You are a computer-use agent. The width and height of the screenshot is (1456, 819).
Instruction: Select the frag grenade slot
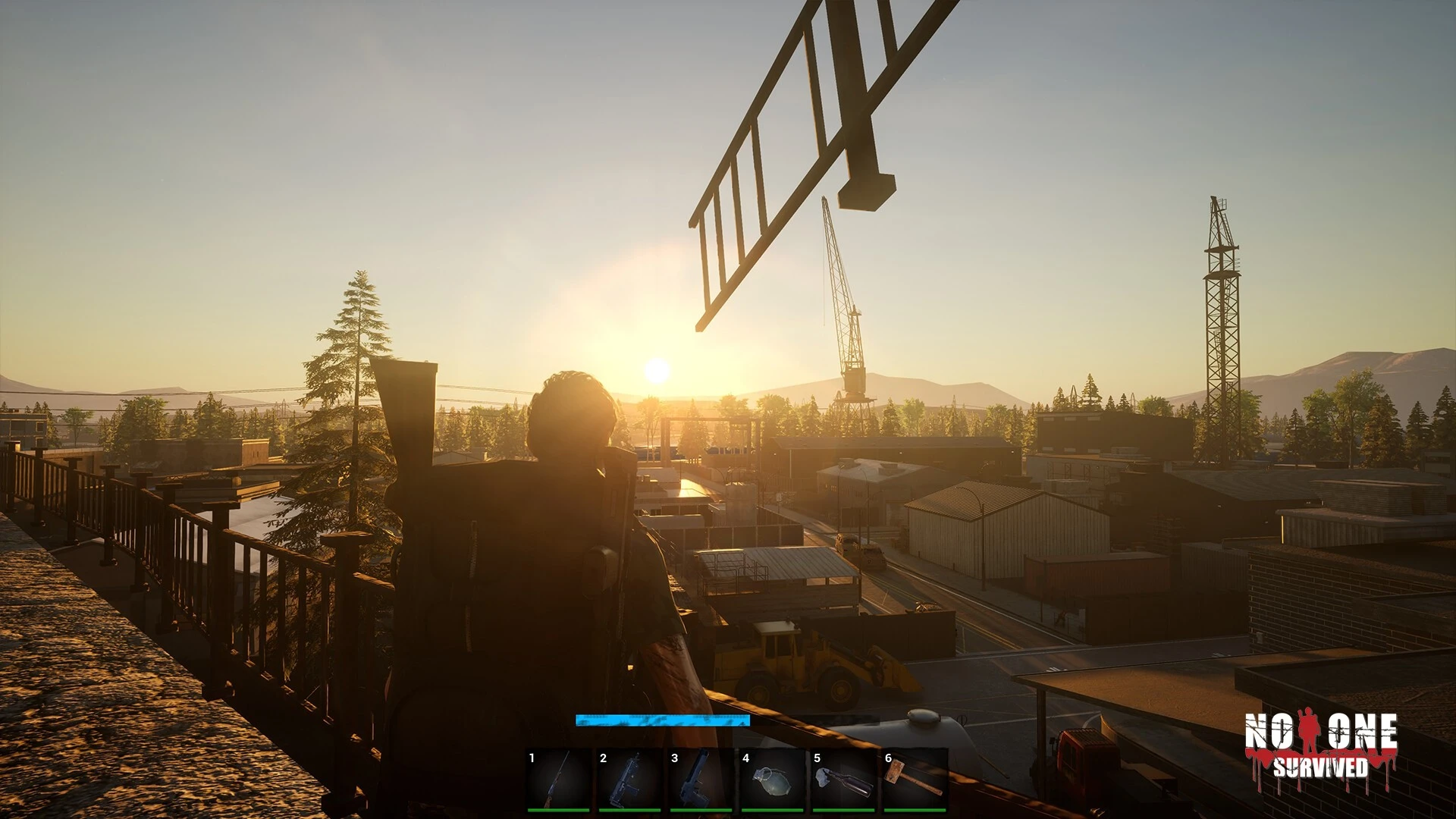(772, 780)
